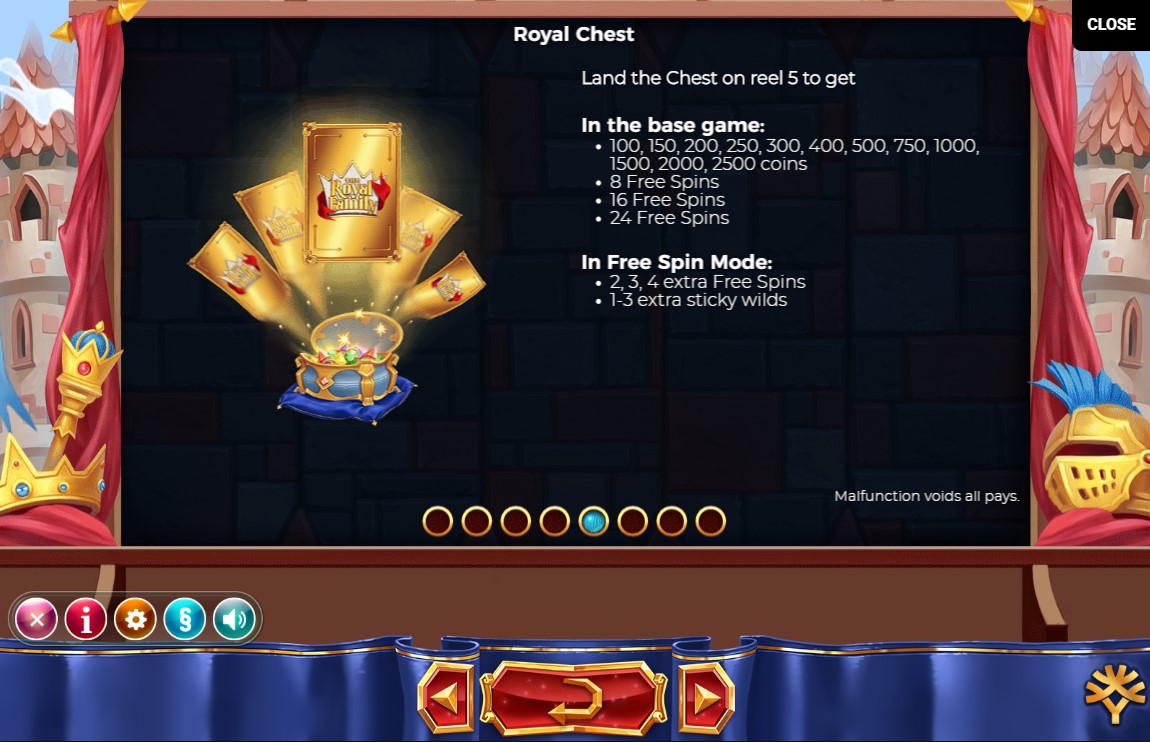Click the red return-arrow back button

click(x=574, y=697)
